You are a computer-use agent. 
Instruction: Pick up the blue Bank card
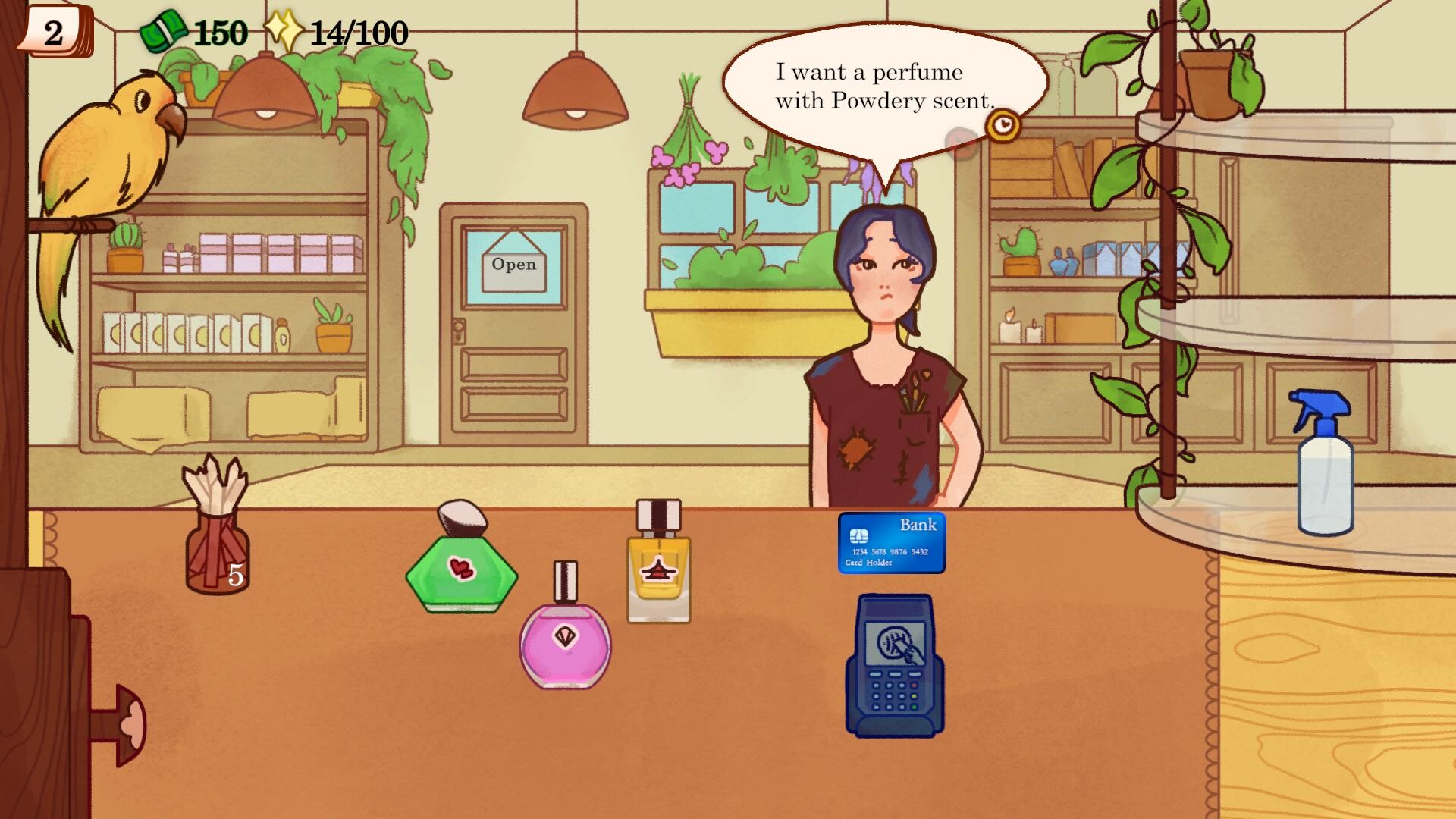pos(892,542)
